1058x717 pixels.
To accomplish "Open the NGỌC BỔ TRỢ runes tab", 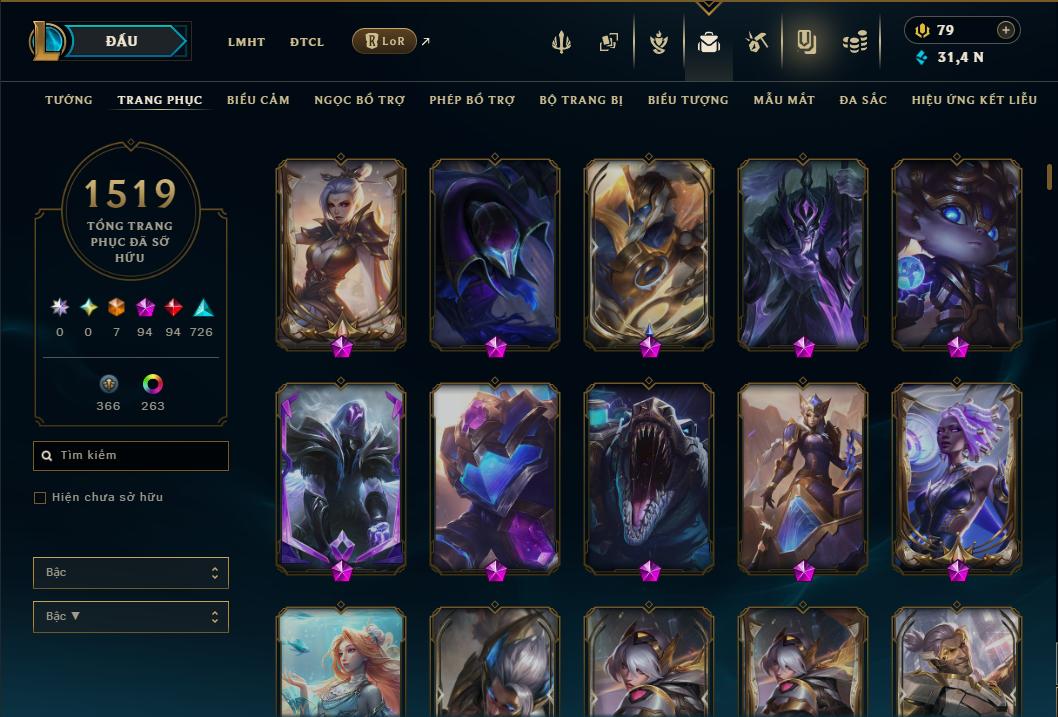I will 359,100.
